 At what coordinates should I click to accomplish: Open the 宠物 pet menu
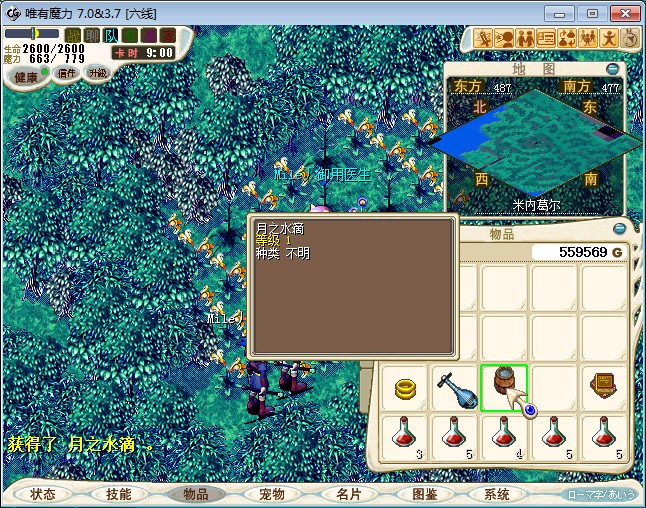pos(271,494)
